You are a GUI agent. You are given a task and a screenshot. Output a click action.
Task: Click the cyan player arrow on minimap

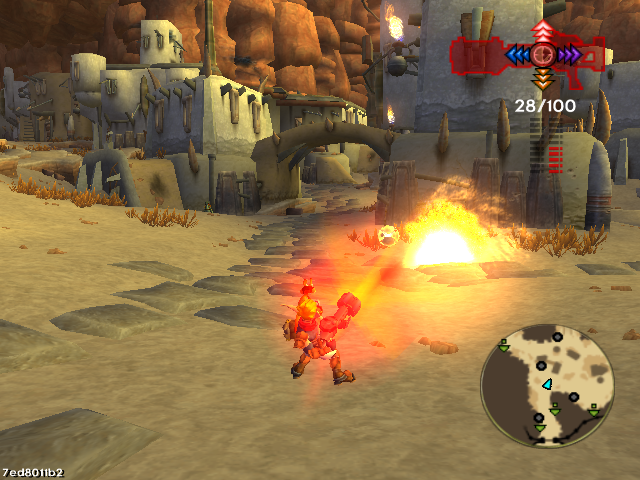pos(547,384)
